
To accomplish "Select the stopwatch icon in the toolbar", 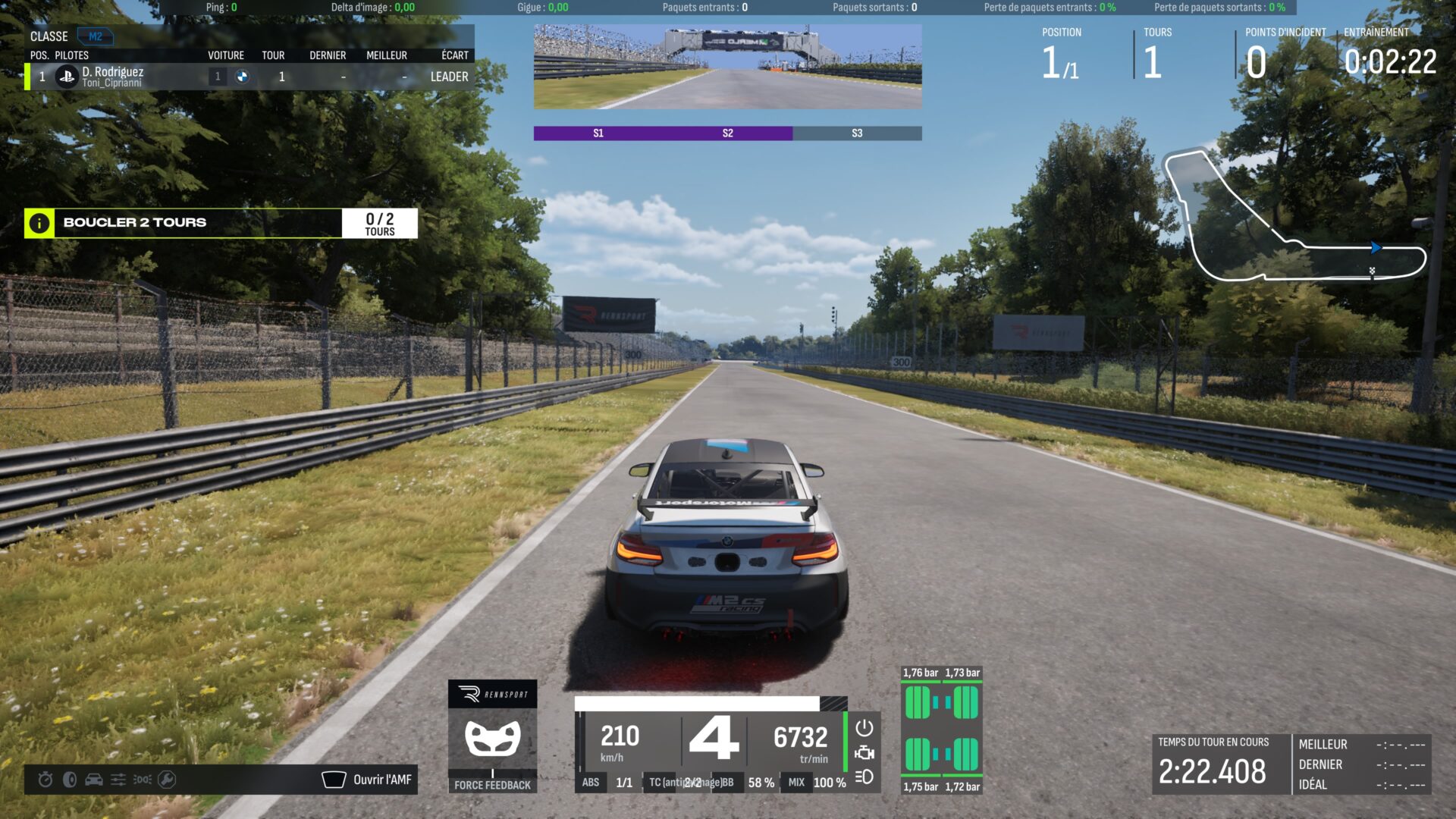I will click(45, 780).
